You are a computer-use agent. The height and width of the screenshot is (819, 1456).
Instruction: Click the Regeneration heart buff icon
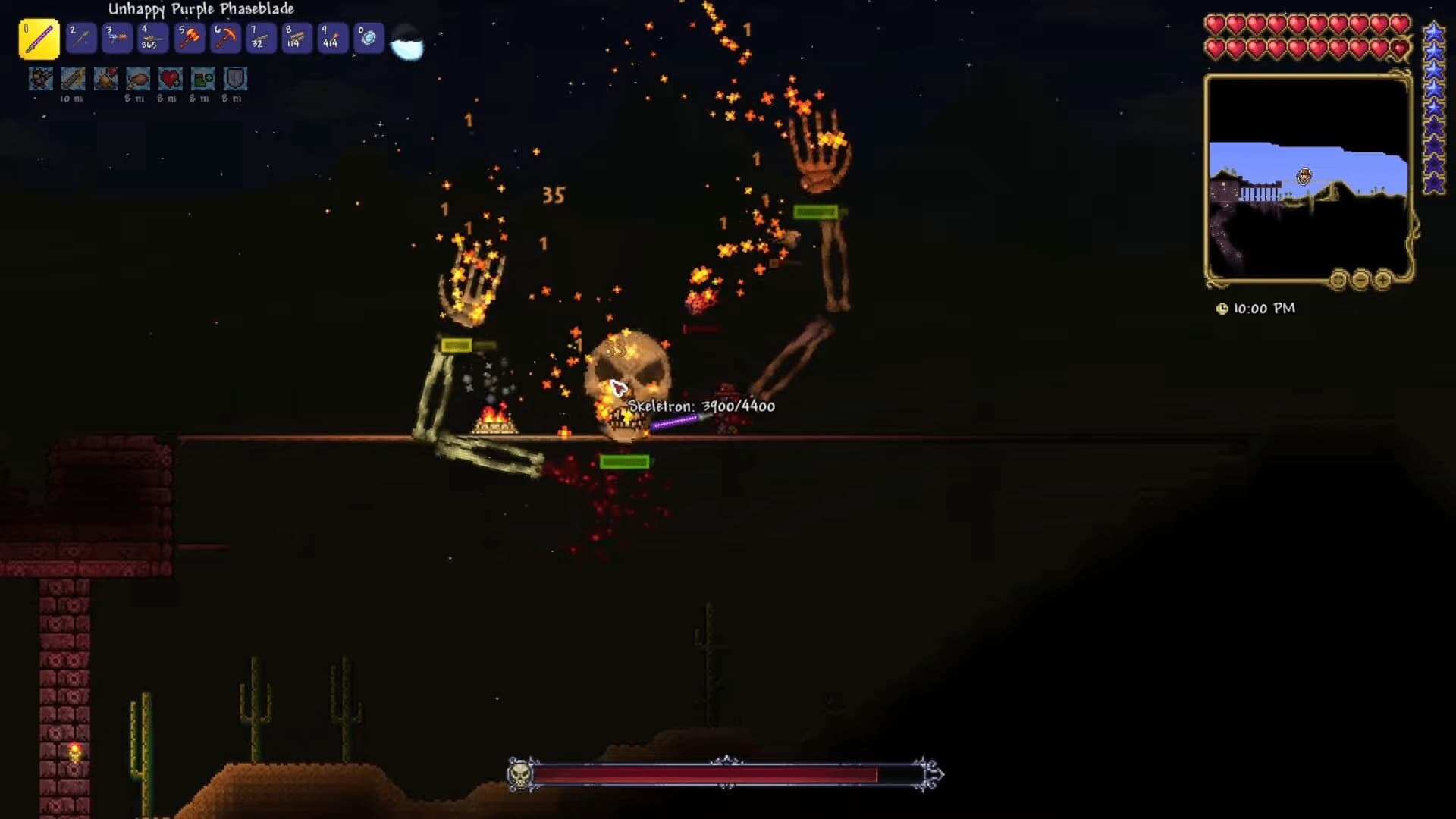tap(171, 79)
